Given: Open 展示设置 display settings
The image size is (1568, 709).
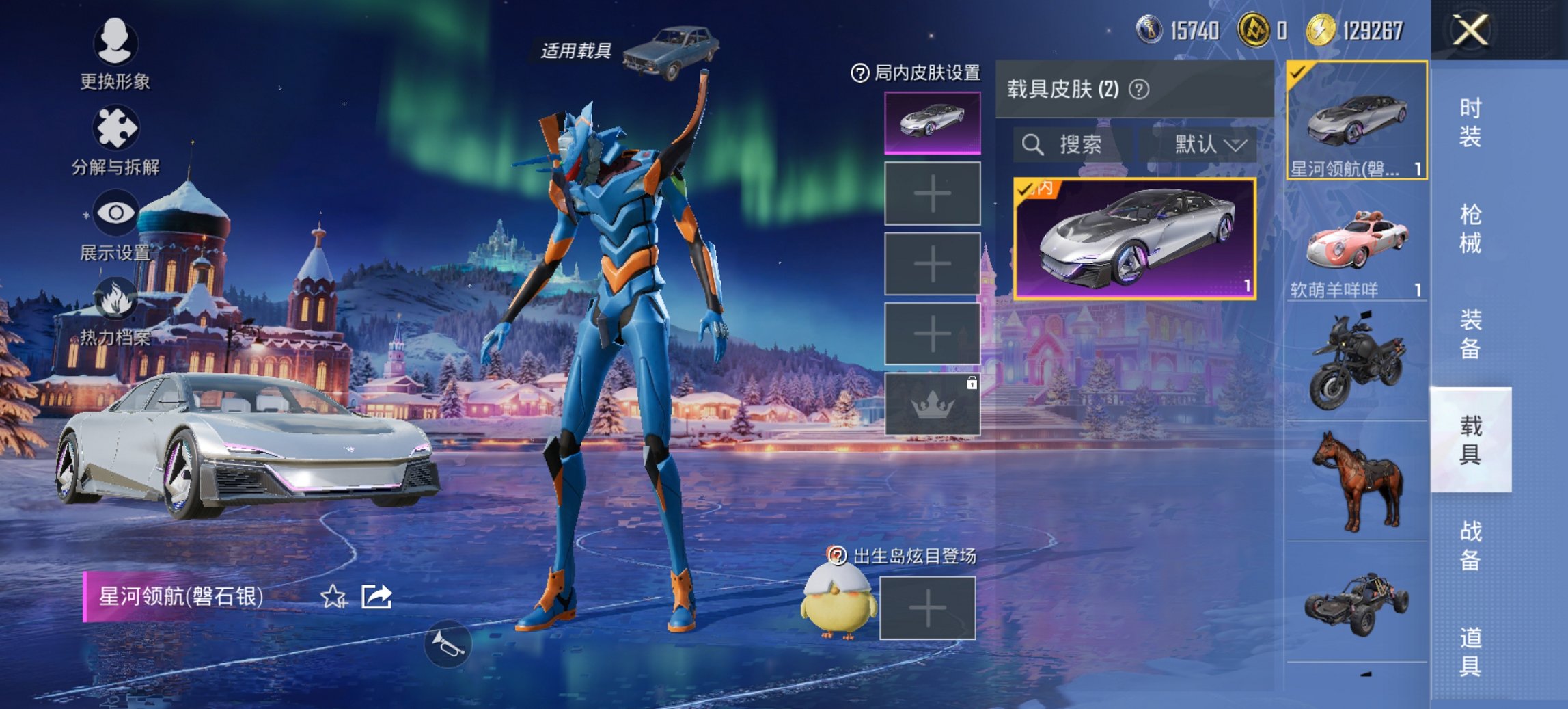Looking at the screenshot, I should pos(115,226).
